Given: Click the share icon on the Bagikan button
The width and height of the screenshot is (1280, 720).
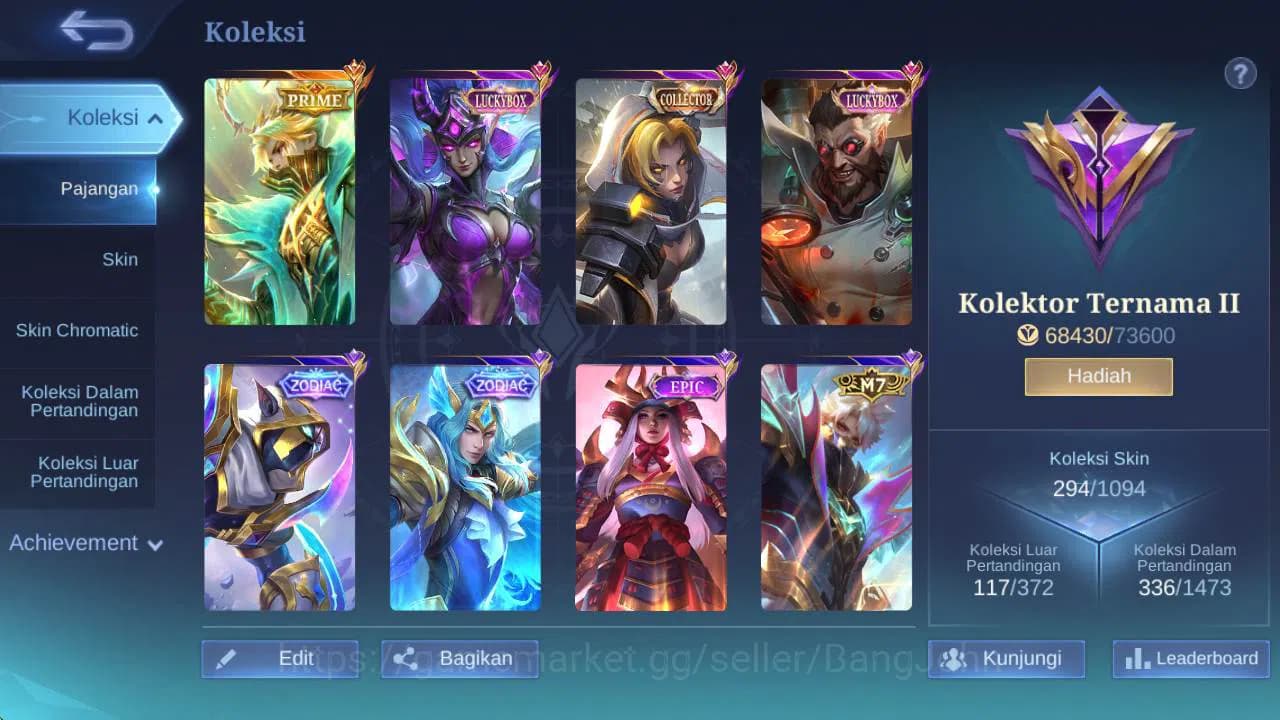Looking at the screenshot, I should [x=404, y=659].
